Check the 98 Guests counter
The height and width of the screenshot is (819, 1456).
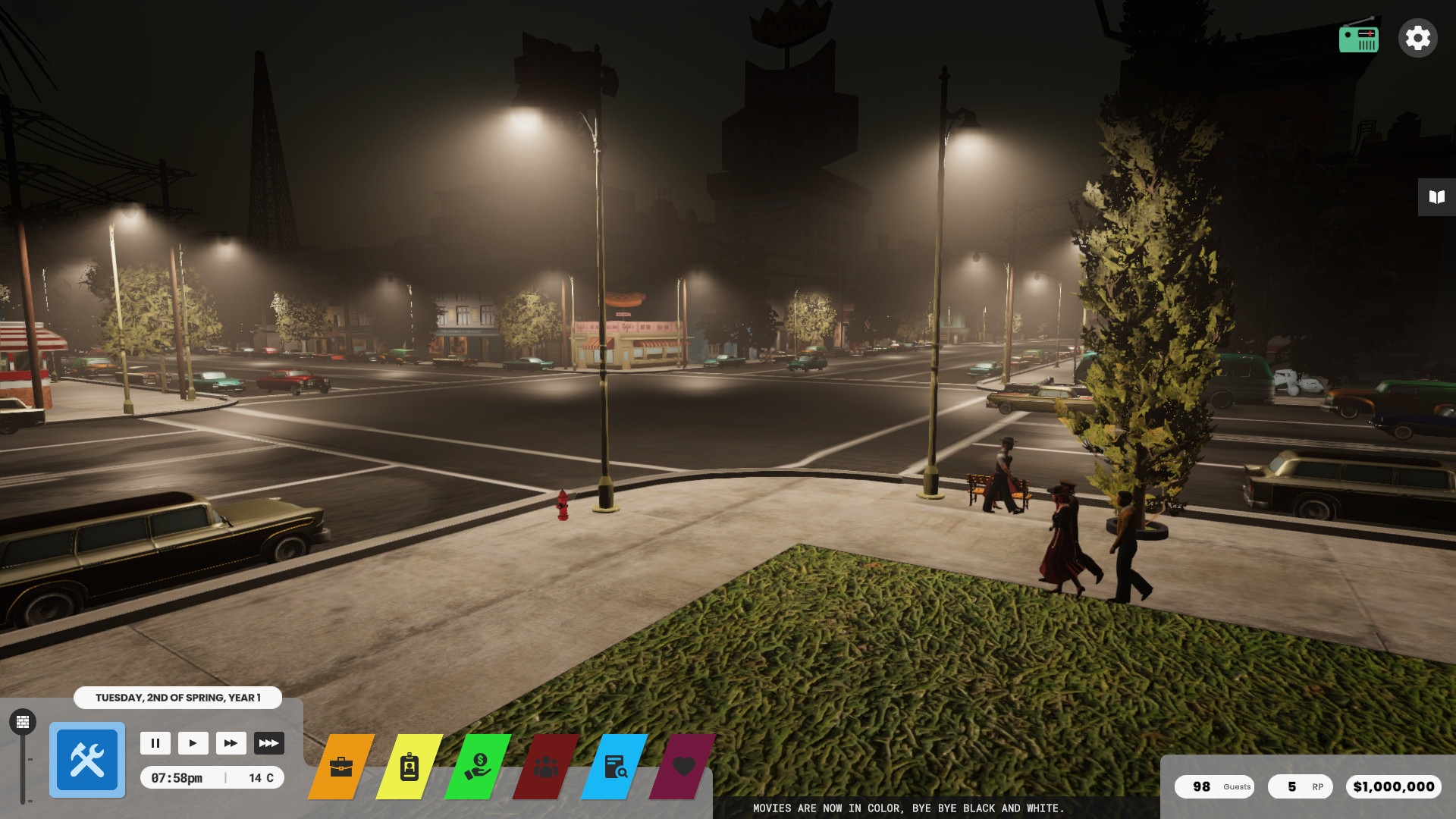click(1213, 786)
